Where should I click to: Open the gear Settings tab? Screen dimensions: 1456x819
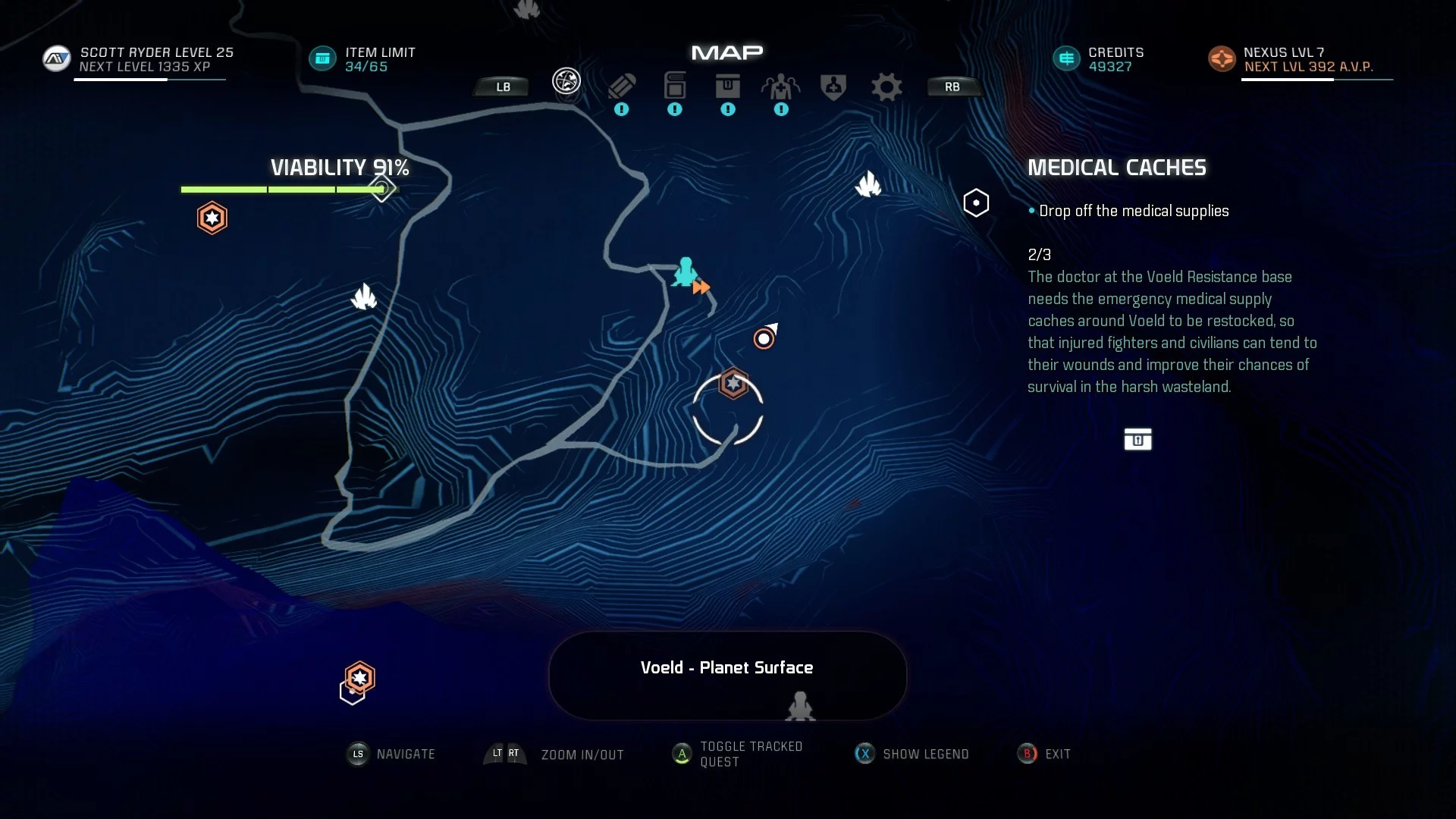pyautogui.click(x=886, y=86)
